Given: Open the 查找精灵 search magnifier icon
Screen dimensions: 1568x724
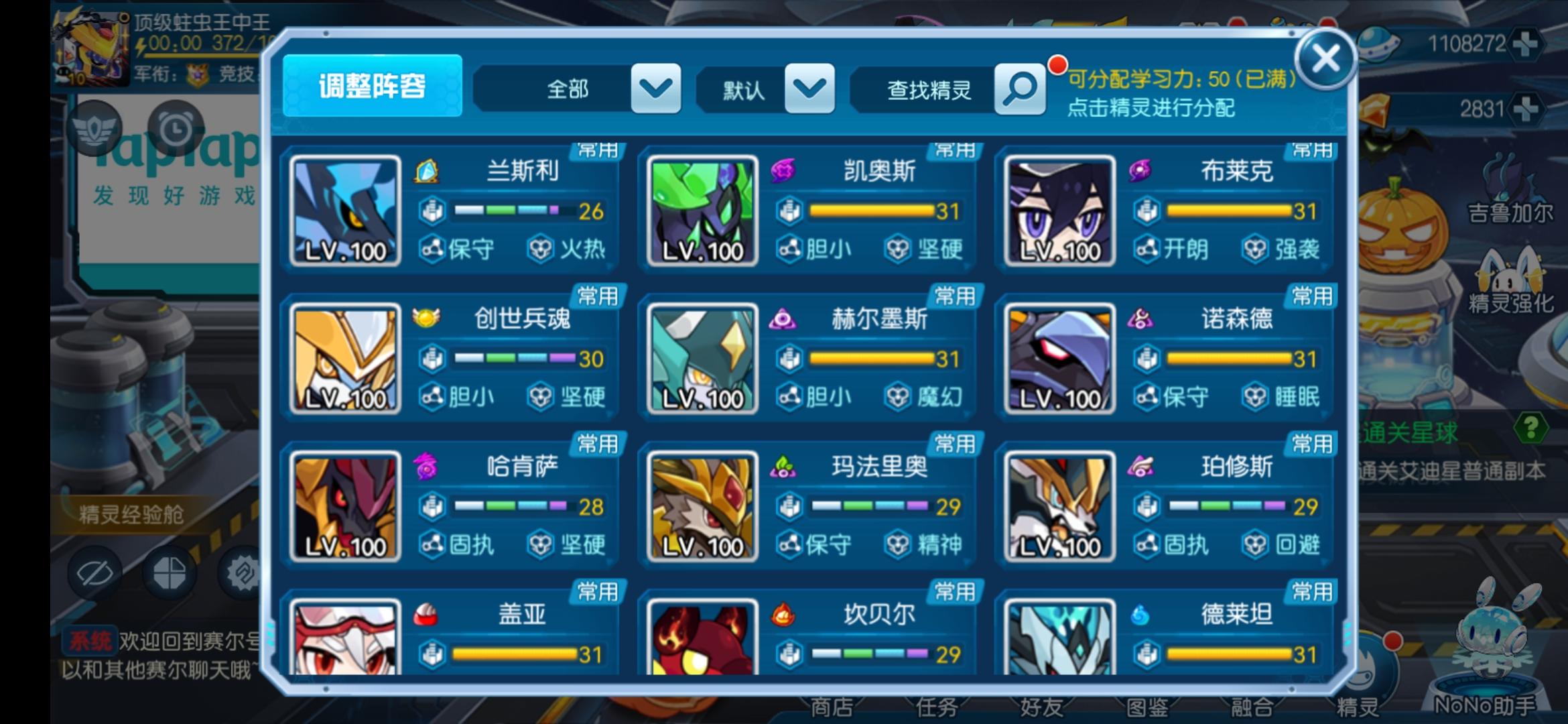Looking at the screenshot, I should 1019,88.
